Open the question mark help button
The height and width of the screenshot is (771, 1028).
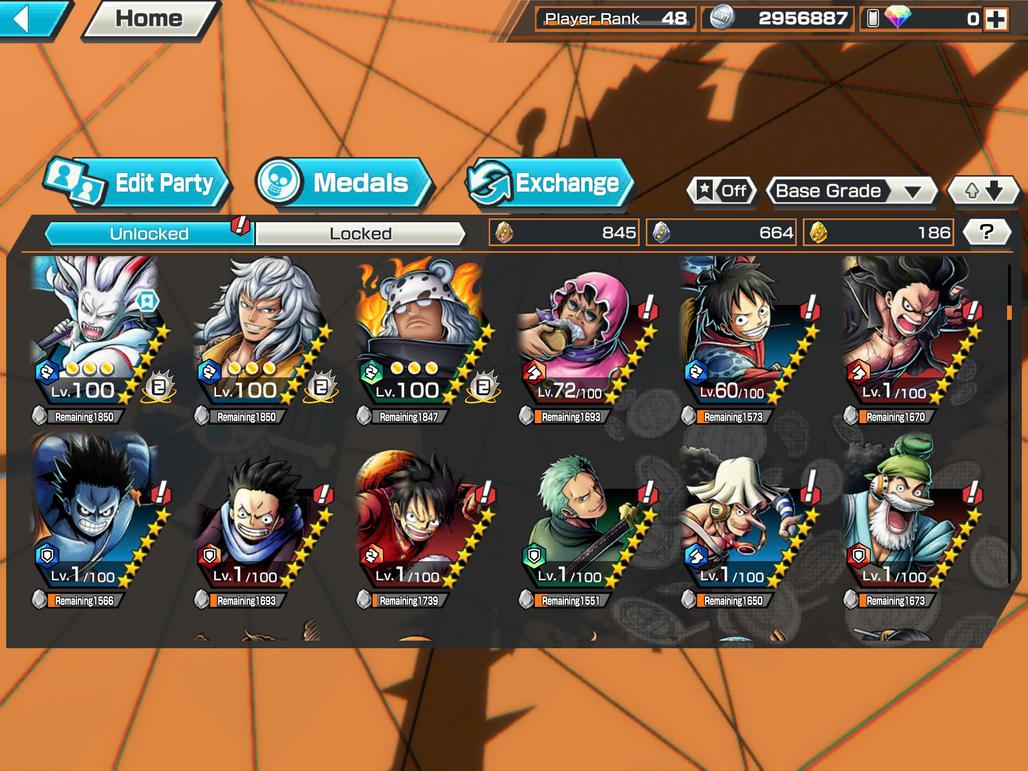click(x=986, y=233)
